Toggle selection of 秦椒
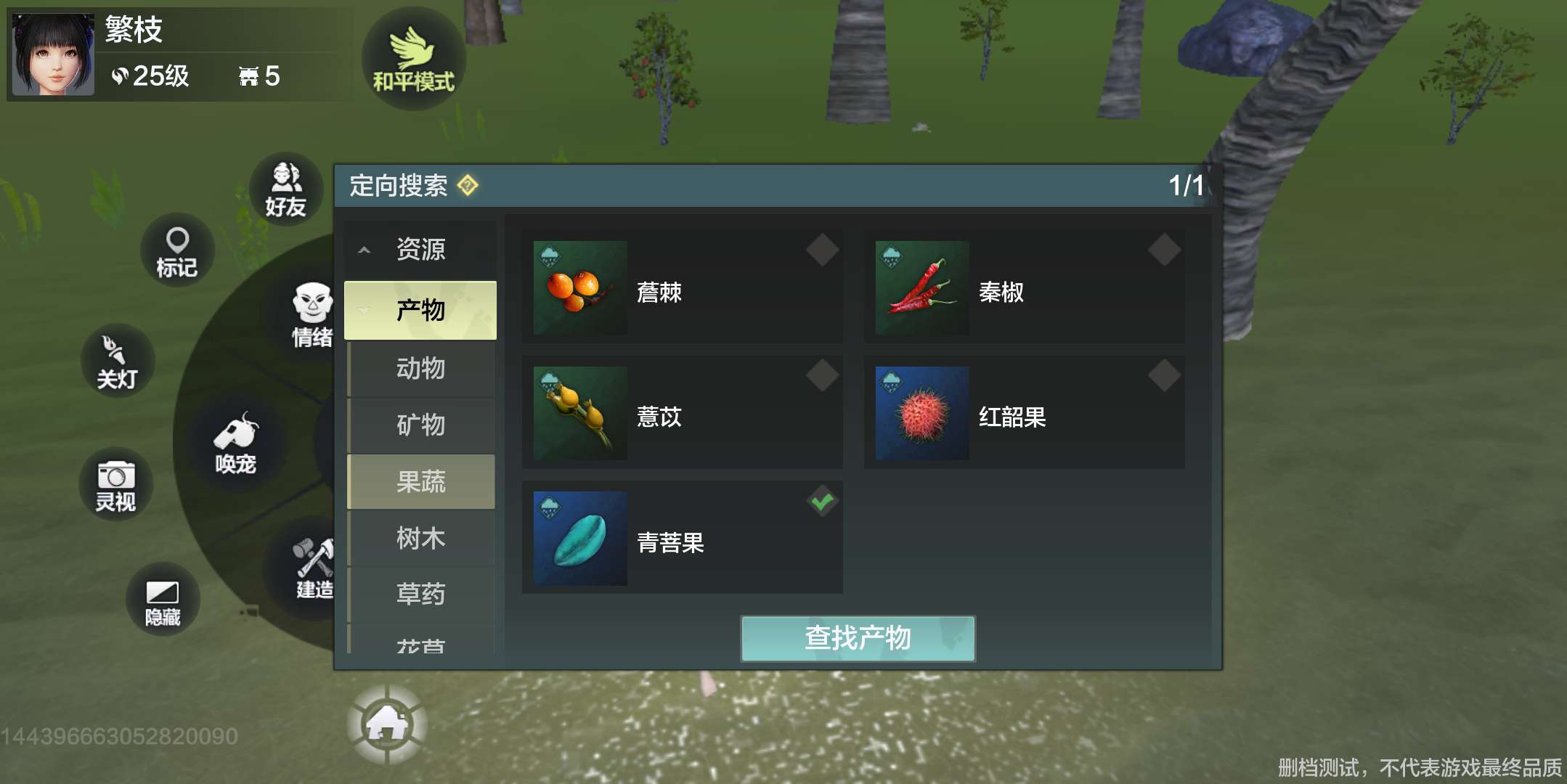 coord(1163,250)
